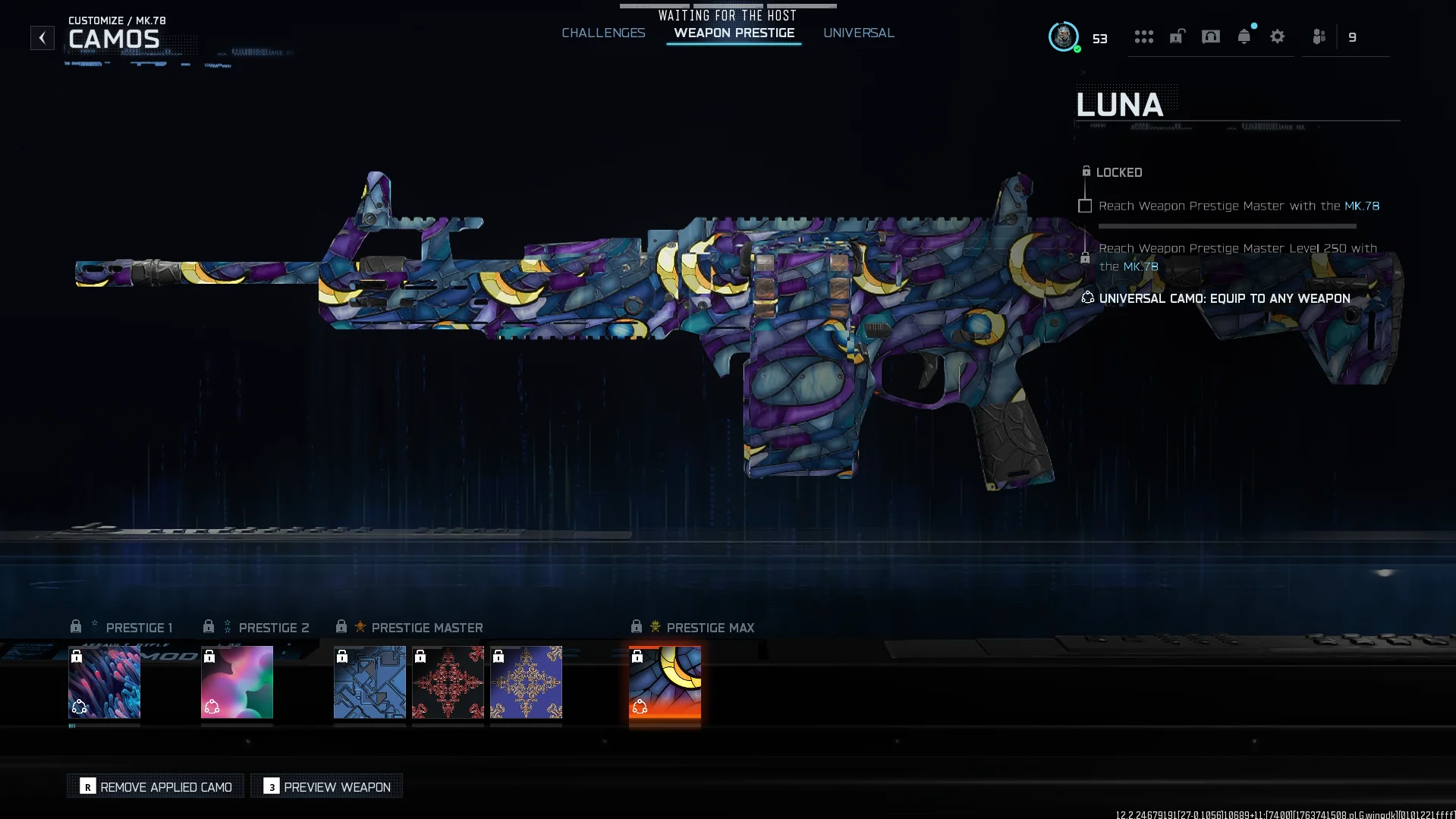This screenshot has width=1456, height=819.
Task: Click the Preview Weapon button
Action: pyautogui.click(x=327, y=786)
